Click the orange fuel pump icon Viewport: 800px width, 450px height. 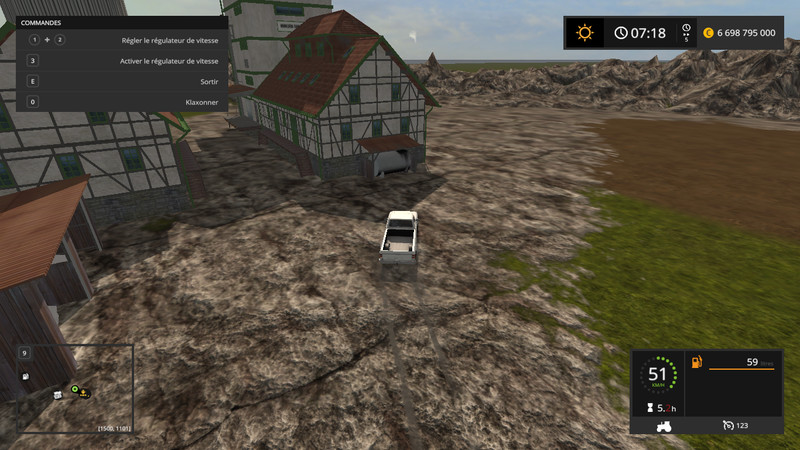(696, 362)
